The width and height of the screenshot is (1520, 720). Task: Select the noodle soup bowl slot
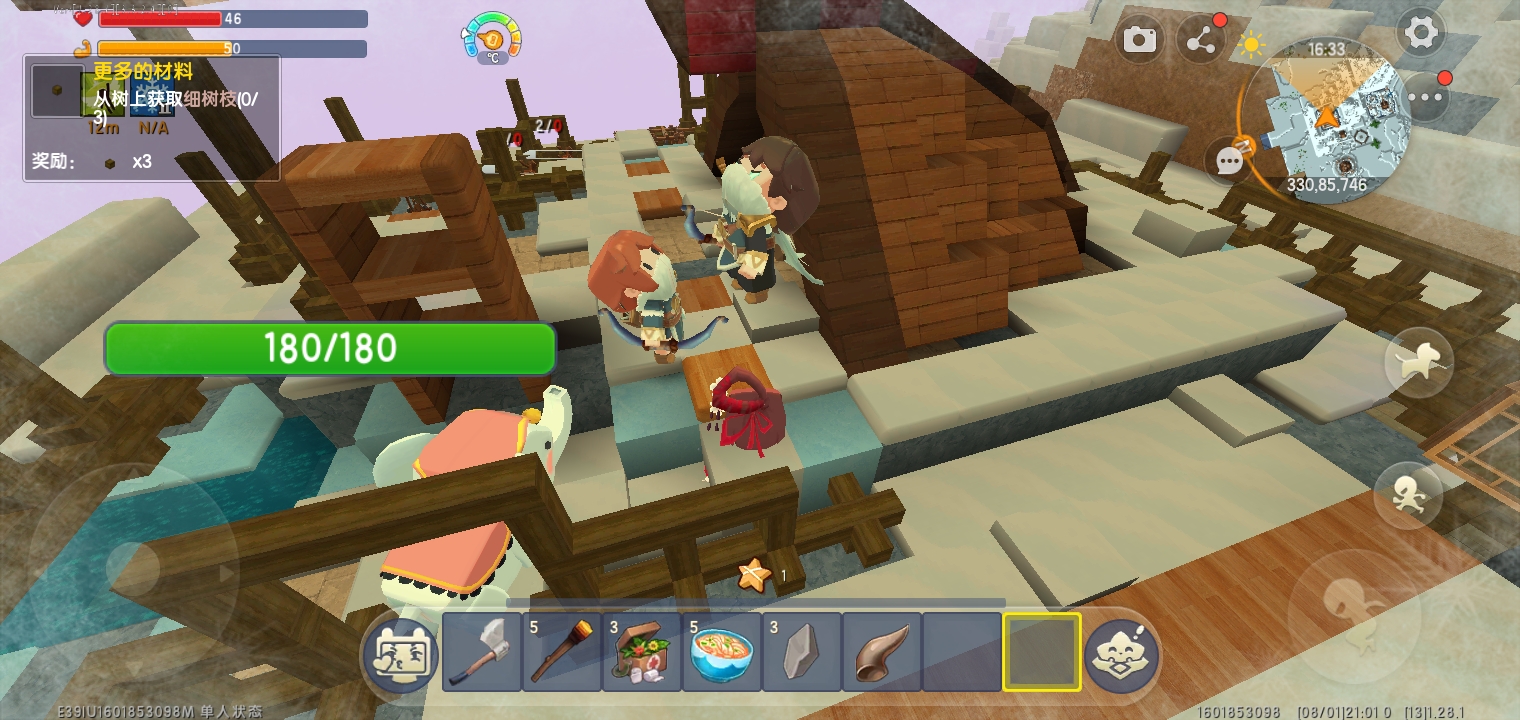pos(722,652)
